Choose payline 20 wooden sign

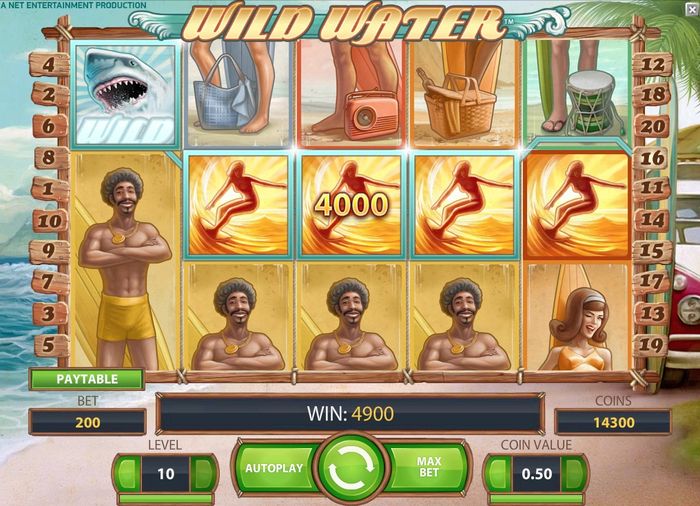pos(651,126)
